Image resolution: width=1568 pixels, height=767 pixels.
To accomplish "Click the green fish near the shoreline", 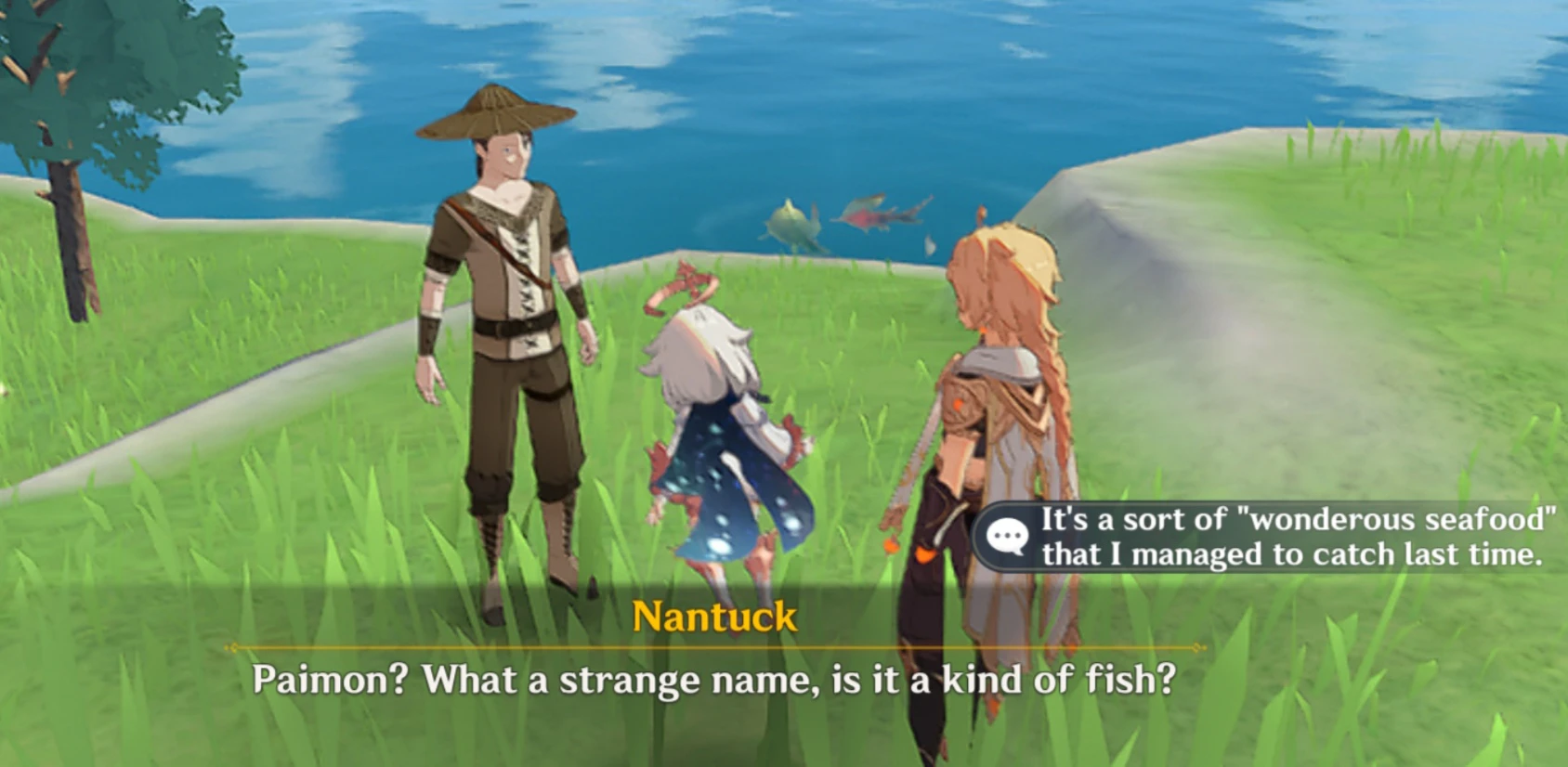I will tap(789, 218).
